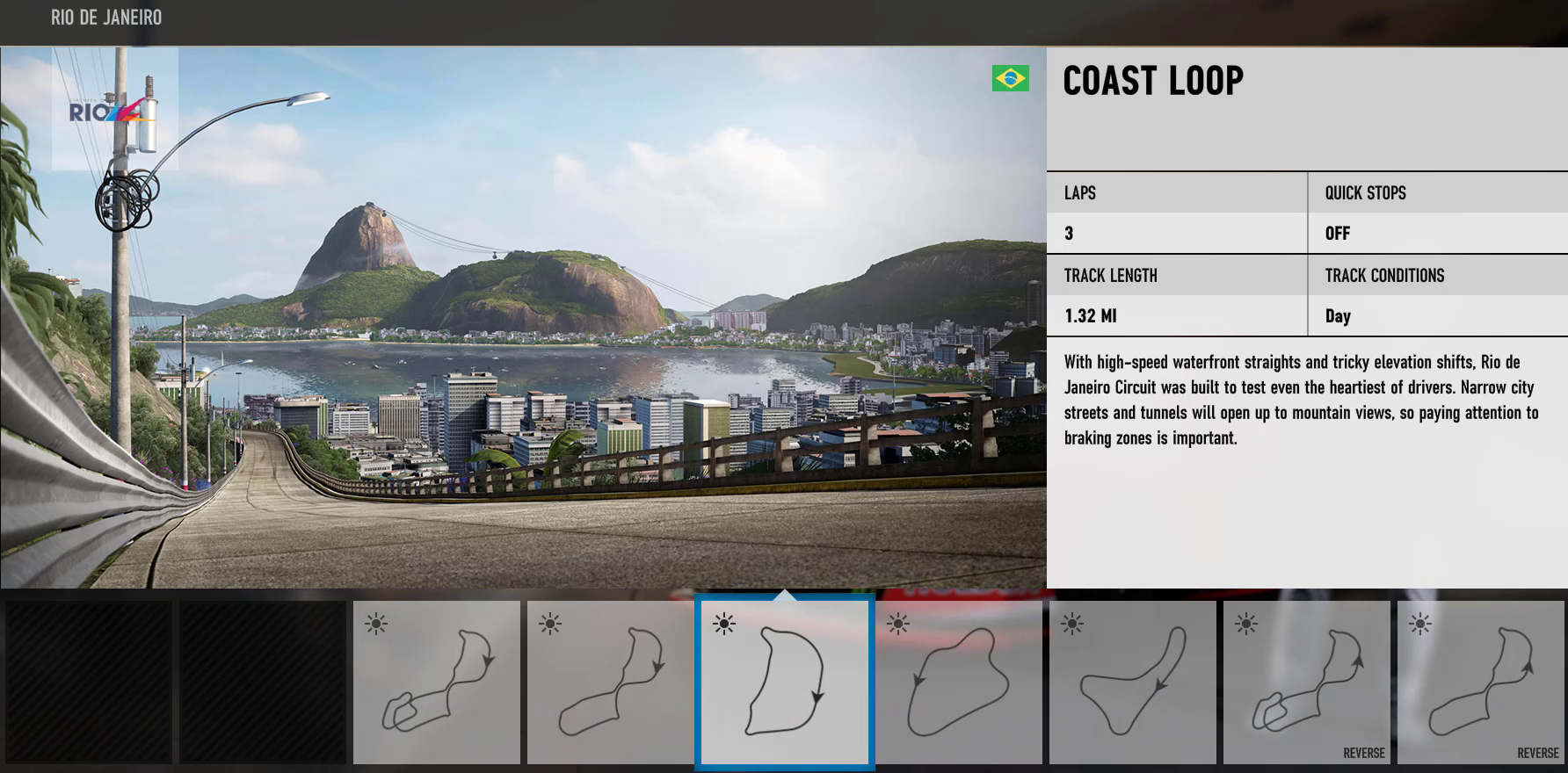Click the sun icon on the fourth track thumbnail
The width and height of the screenshot is (1568, 773).
pyautogui.click(x=899, y=625)
